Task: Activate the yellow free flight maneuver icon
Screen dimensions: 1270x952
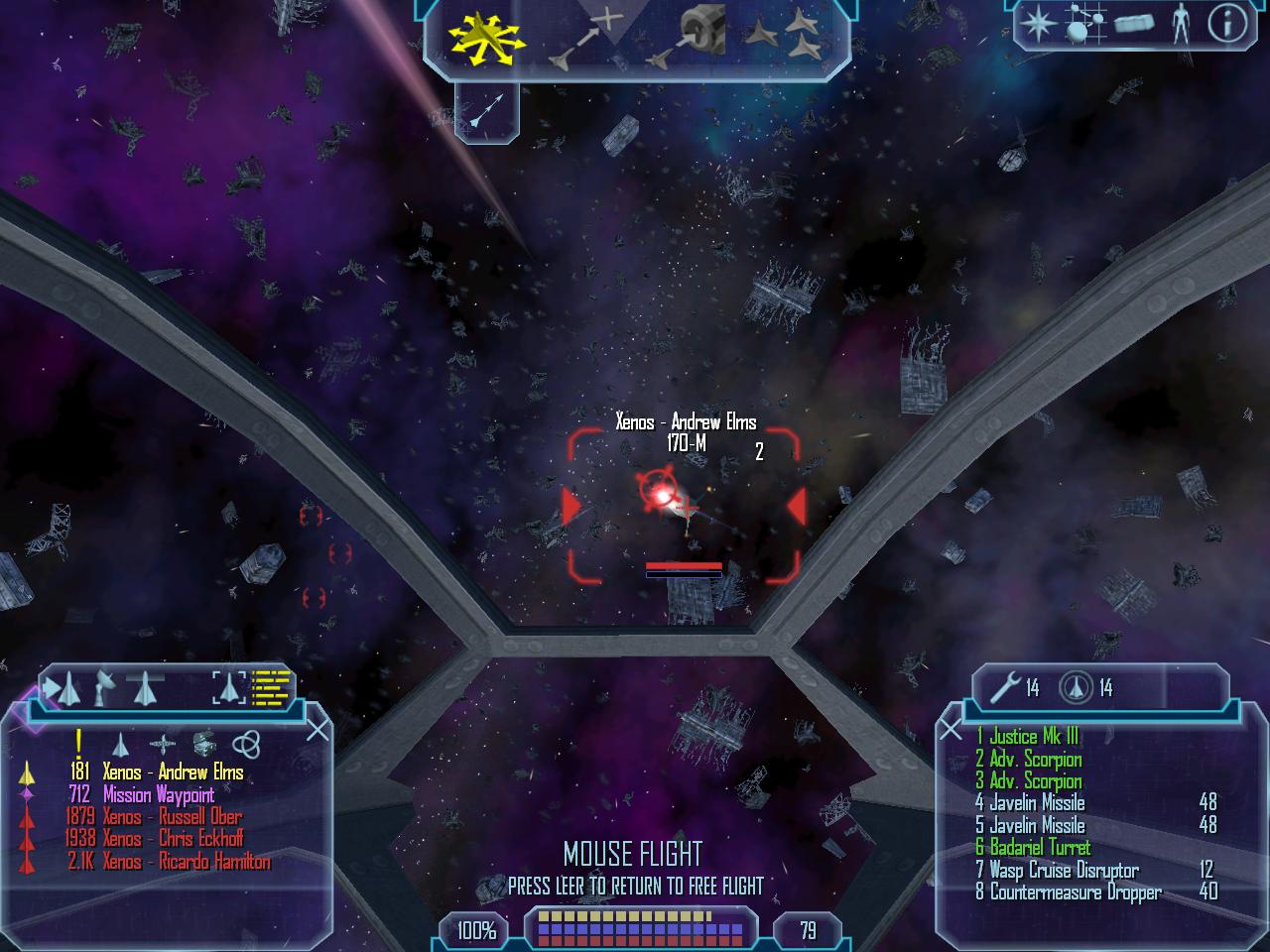Action: pyautogui.click(x=485, y=39)
